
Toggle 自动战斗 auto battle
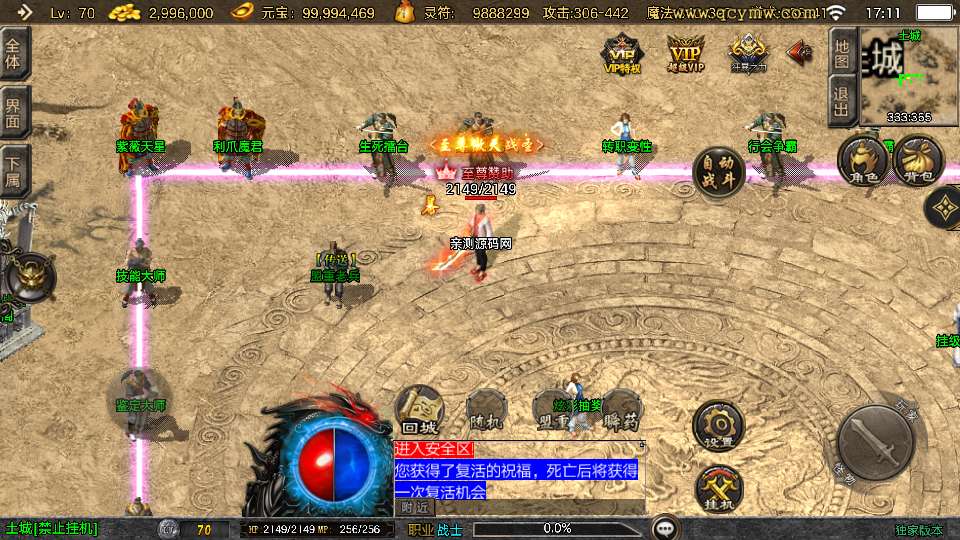(718, 173)
